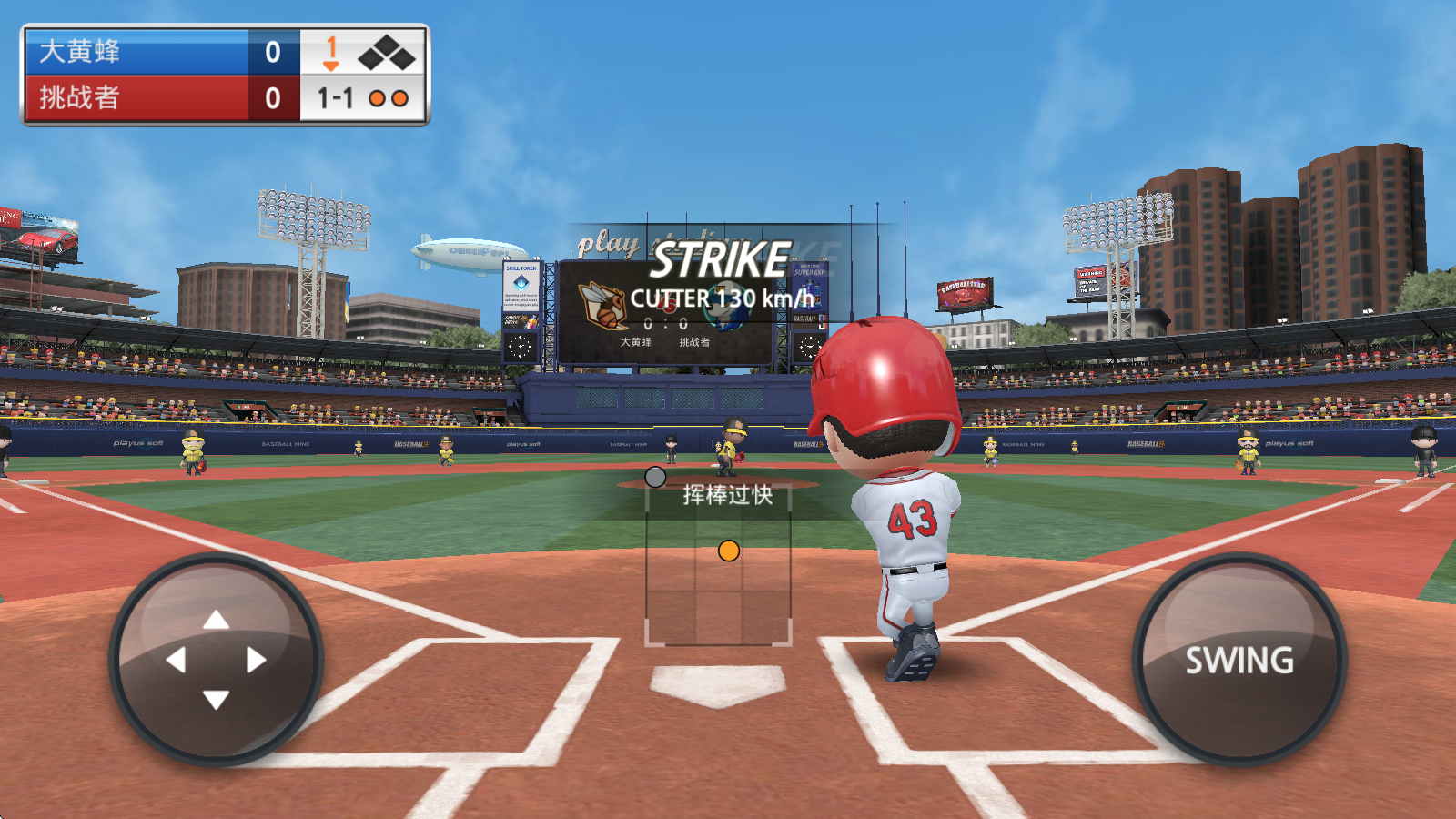1456x819 pixels.
Task: Tap the SWING button
Action: [1239, 660]
